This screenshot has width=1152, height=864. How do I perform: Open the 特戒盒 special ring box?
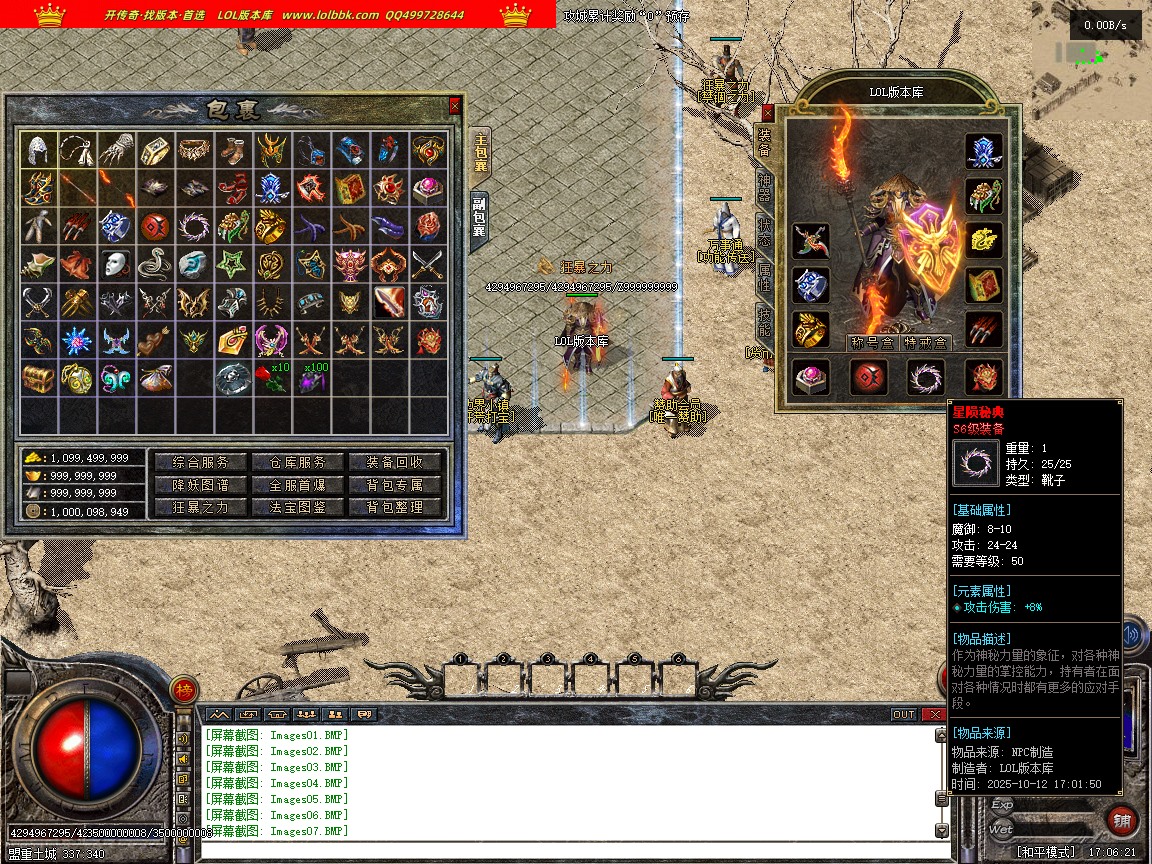click(x=926, y=343)
